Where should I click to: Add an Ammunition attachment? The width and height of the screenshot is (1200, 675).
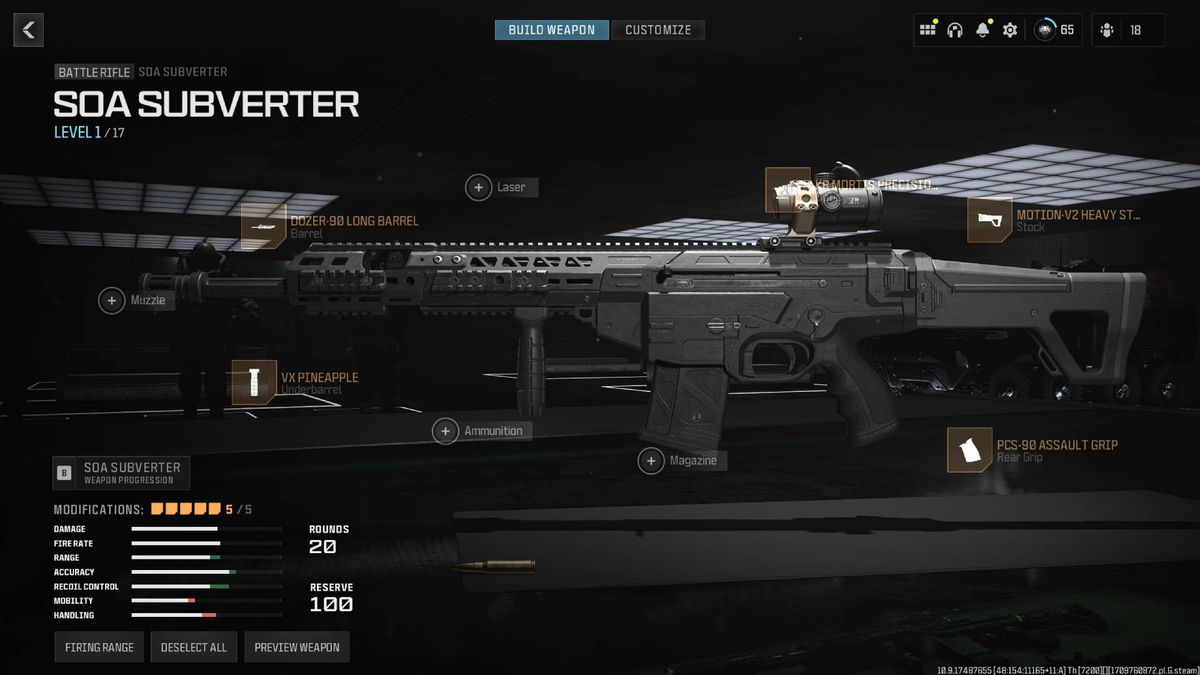(445, 431)
